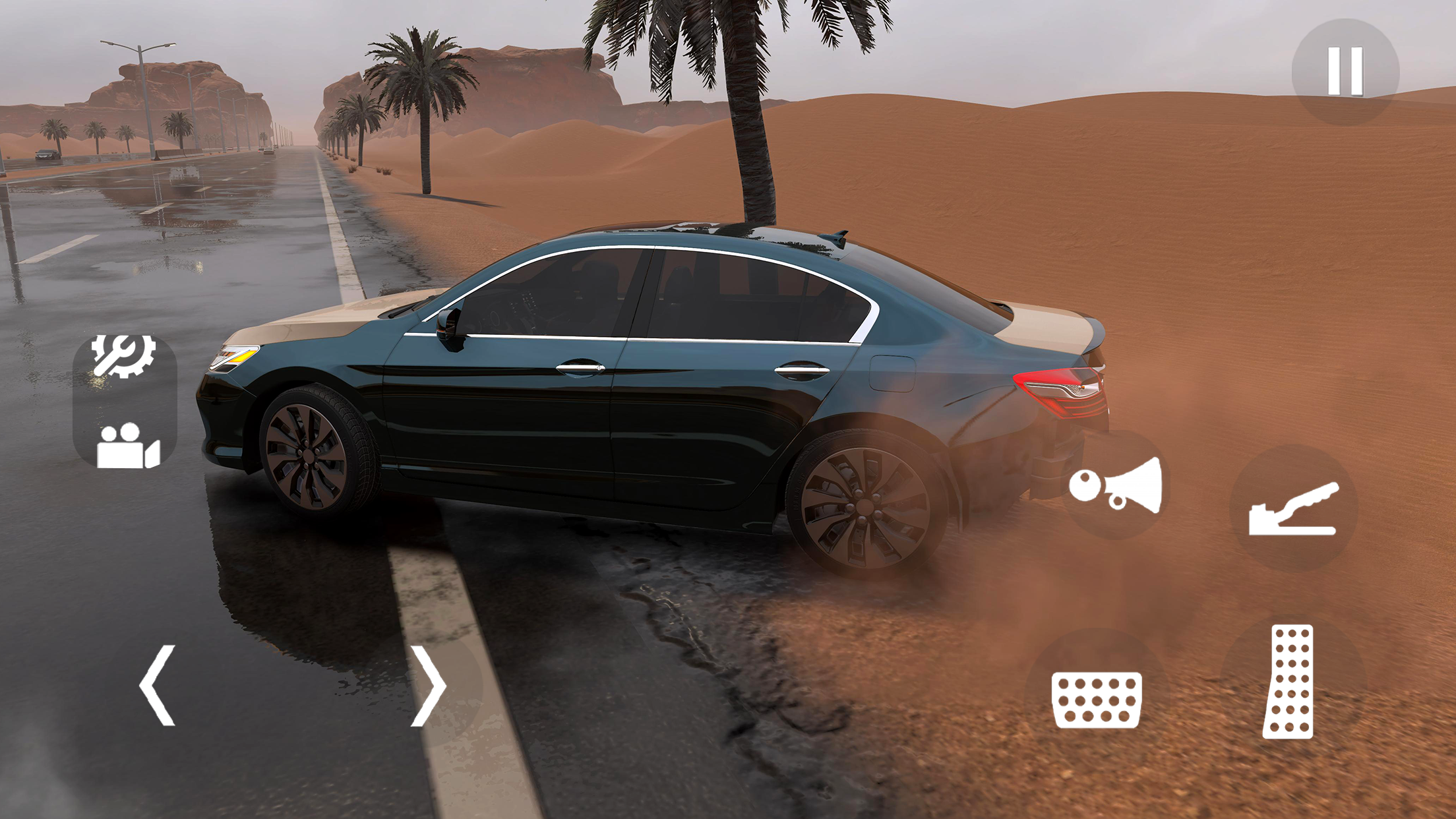Tap the gas pedal
Screen dimensions: 1456x819
[x=1289, y=681]
